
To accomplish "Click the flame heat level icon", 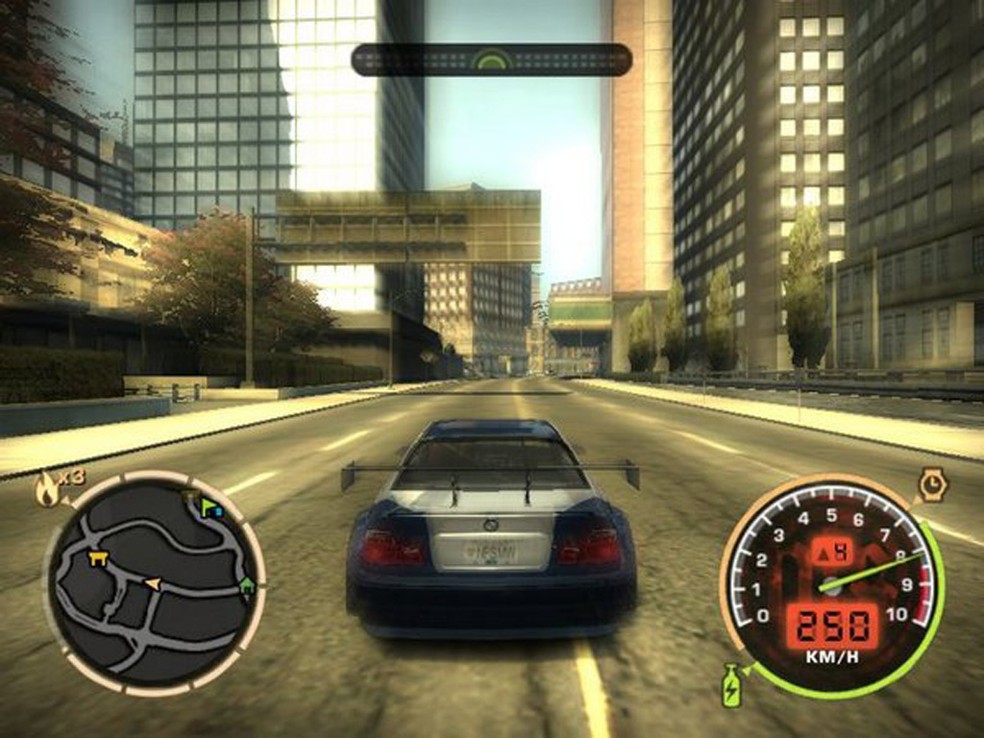I will click(x=48, y=488).
